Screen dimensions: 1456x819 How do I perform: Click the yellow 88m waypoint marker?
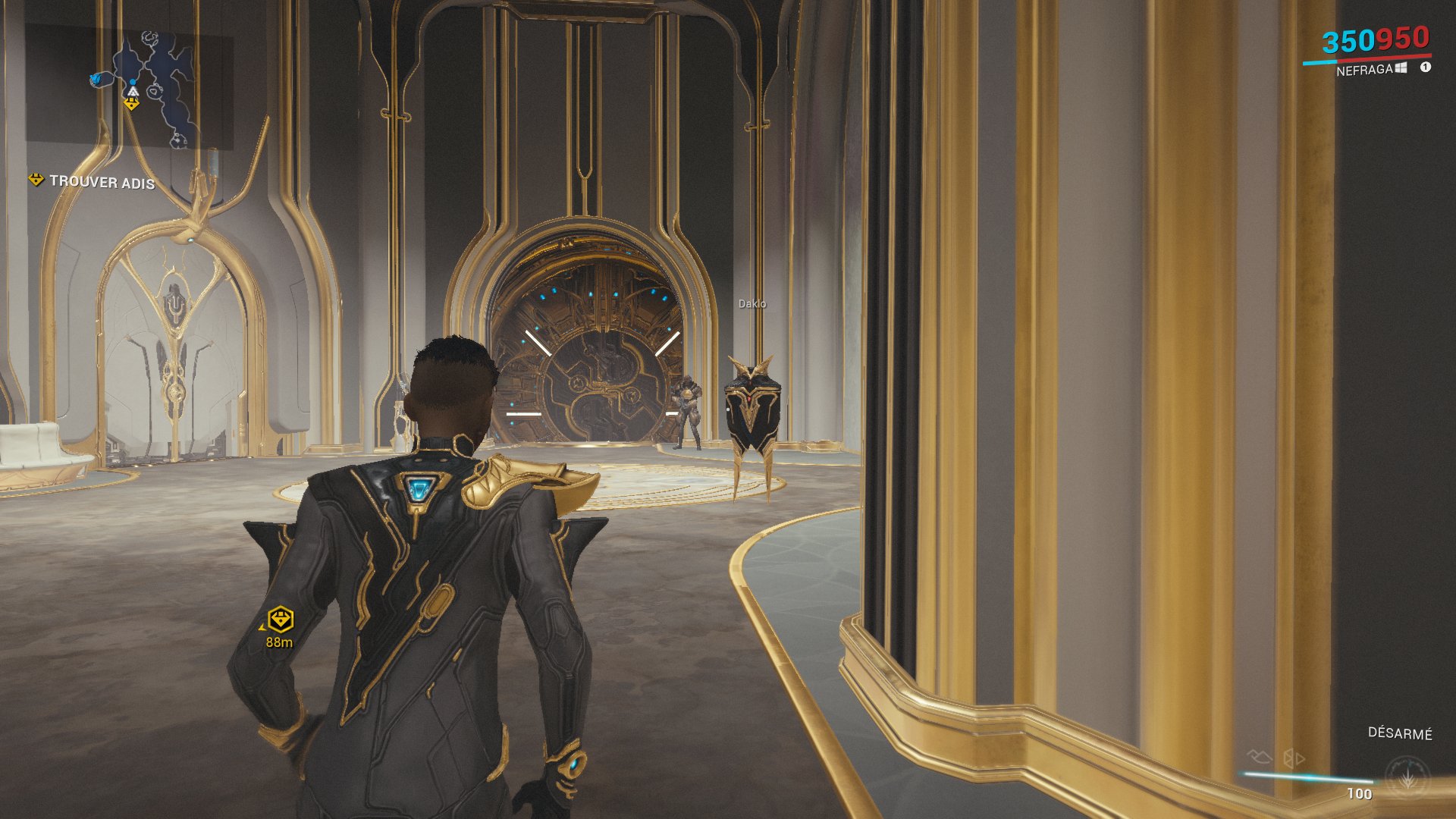(x=280, y=620)
